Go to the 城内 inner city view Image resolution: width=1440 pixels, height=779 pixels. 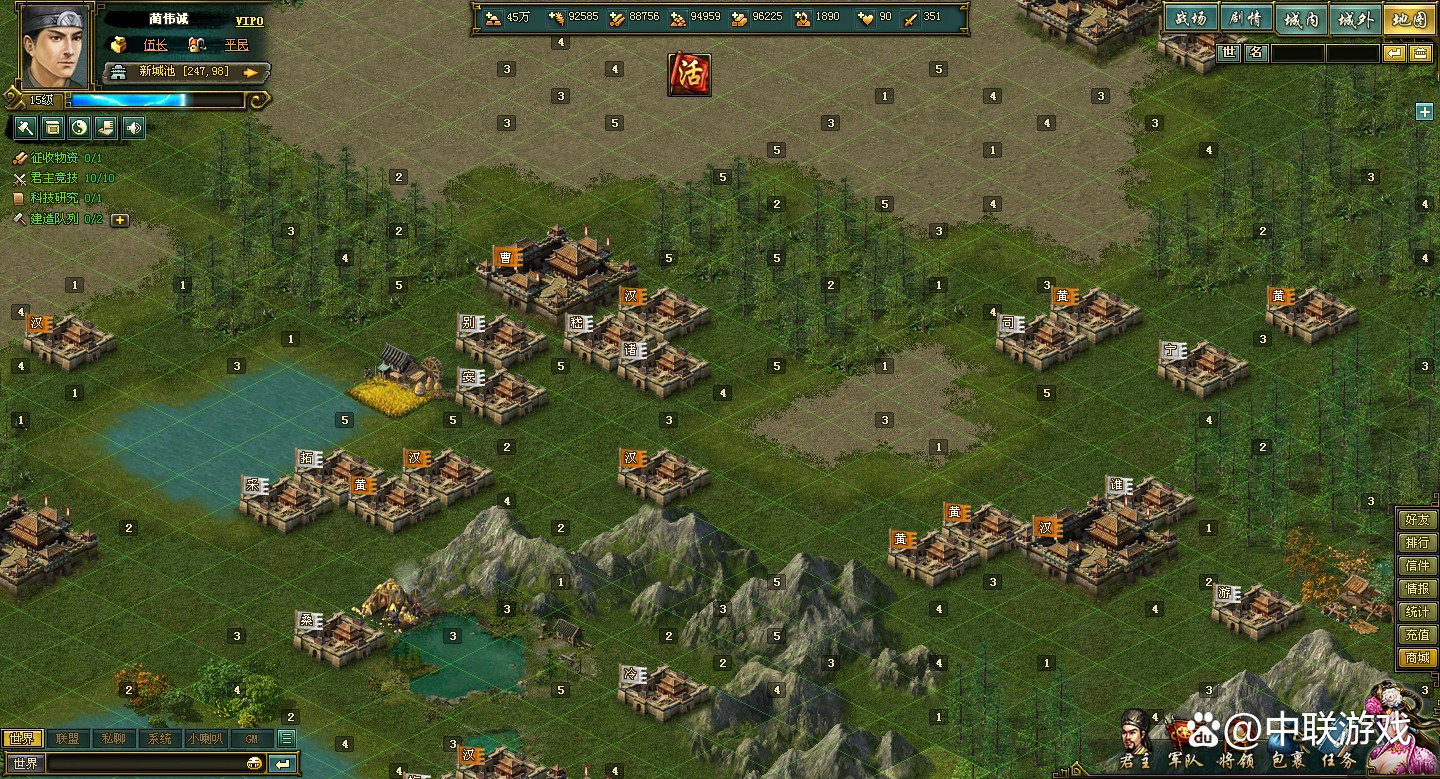(1301, 19)
